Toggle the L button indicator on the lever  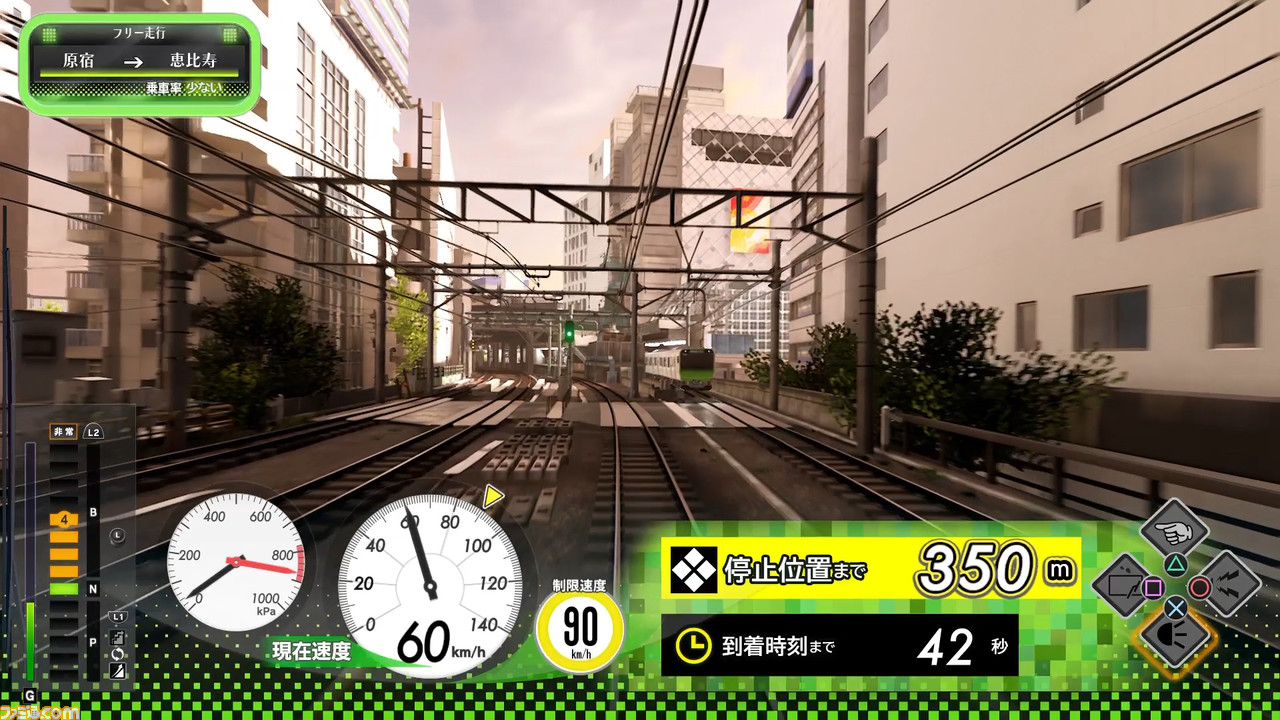(117, 534)
